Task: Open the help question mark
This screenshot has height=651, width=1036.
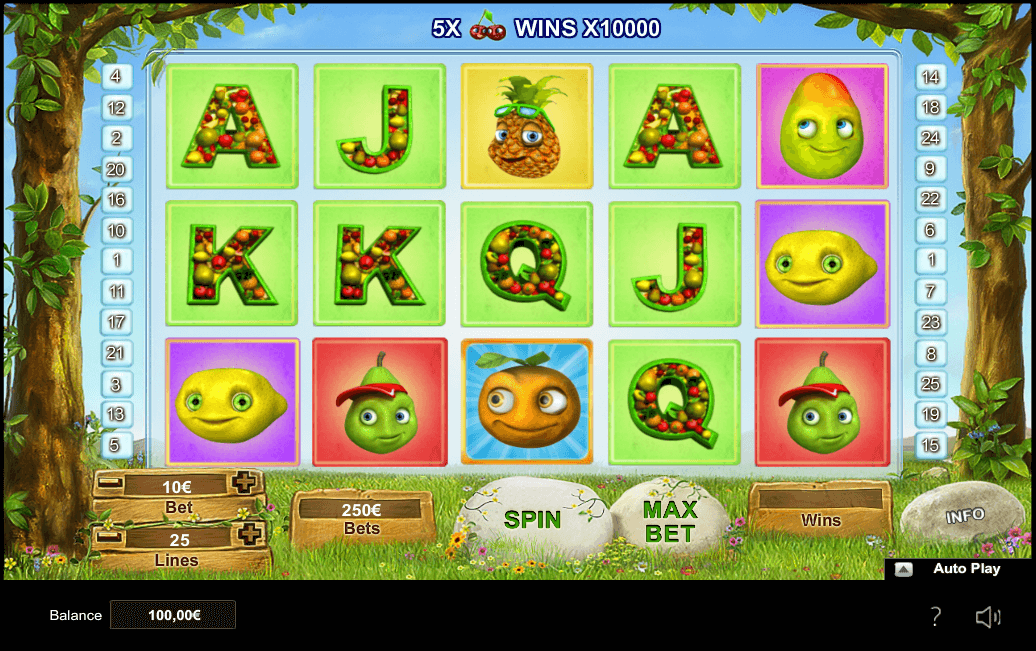Action: [x=935, y=616]
